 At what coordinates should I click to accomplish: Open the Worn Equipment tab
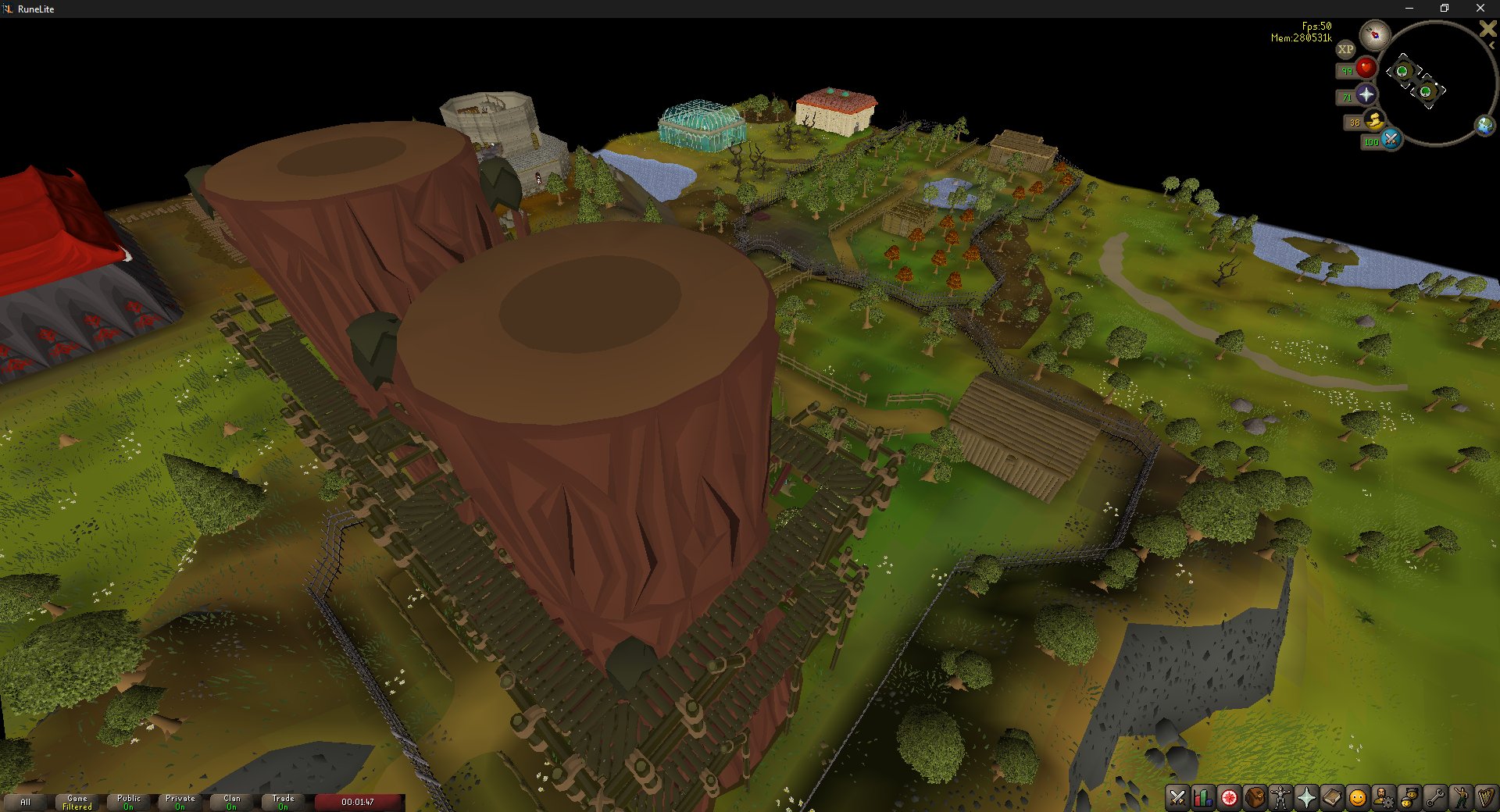pos(1280,799)
